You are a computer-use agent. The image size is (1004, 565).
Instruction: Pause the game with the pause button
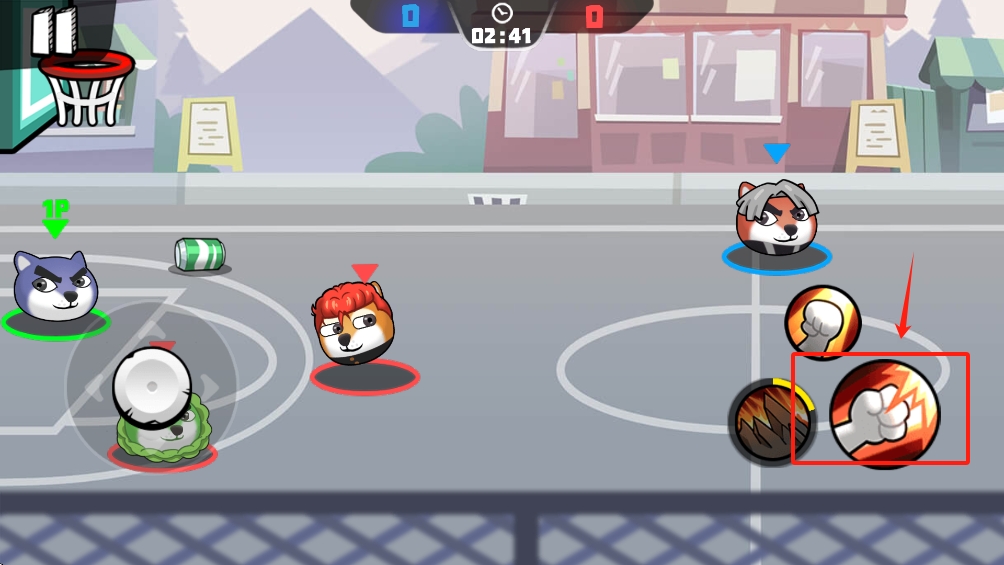(53, 31)
